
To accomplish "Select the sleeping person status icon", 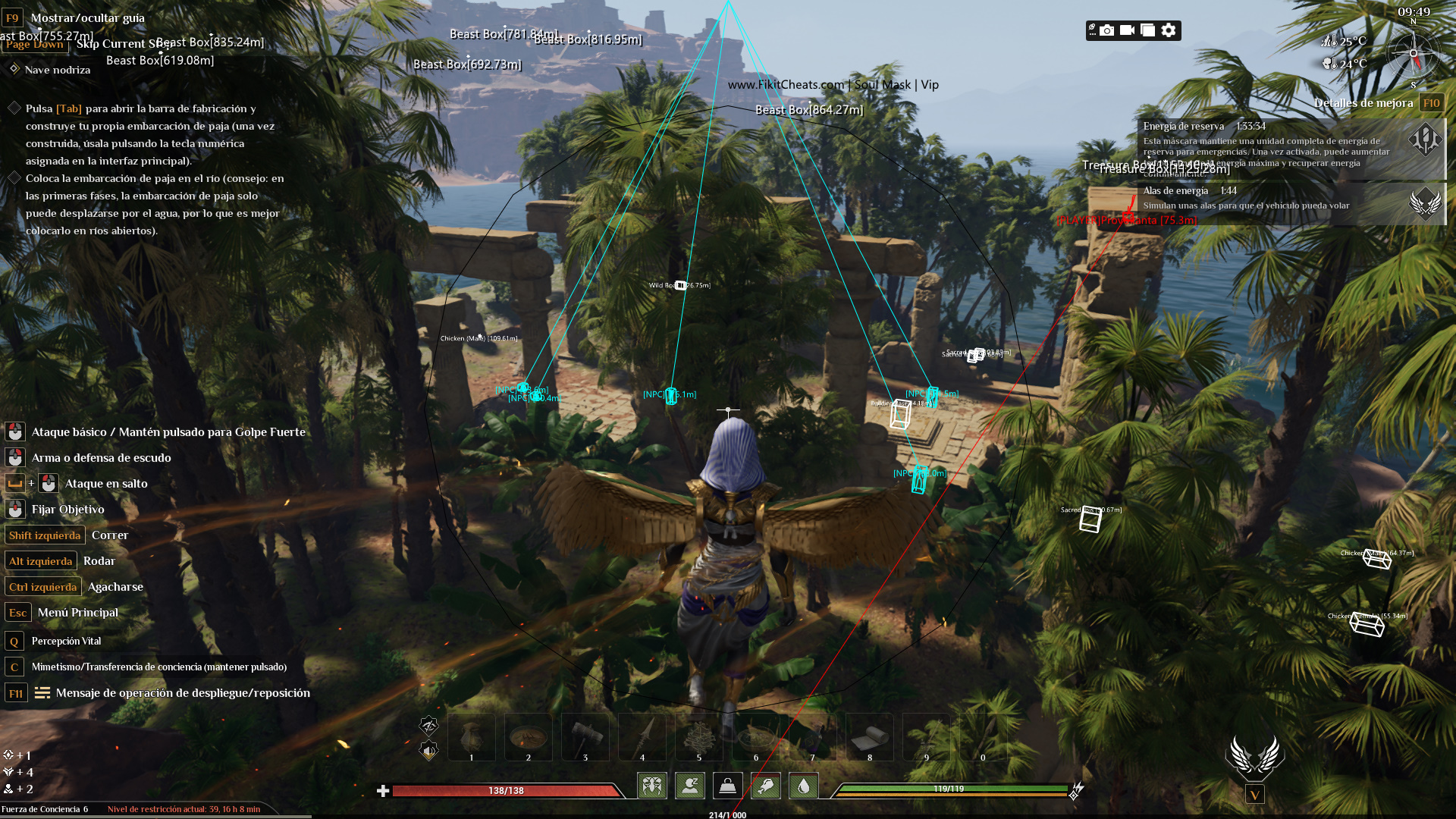I will click(x=690, y=786).
